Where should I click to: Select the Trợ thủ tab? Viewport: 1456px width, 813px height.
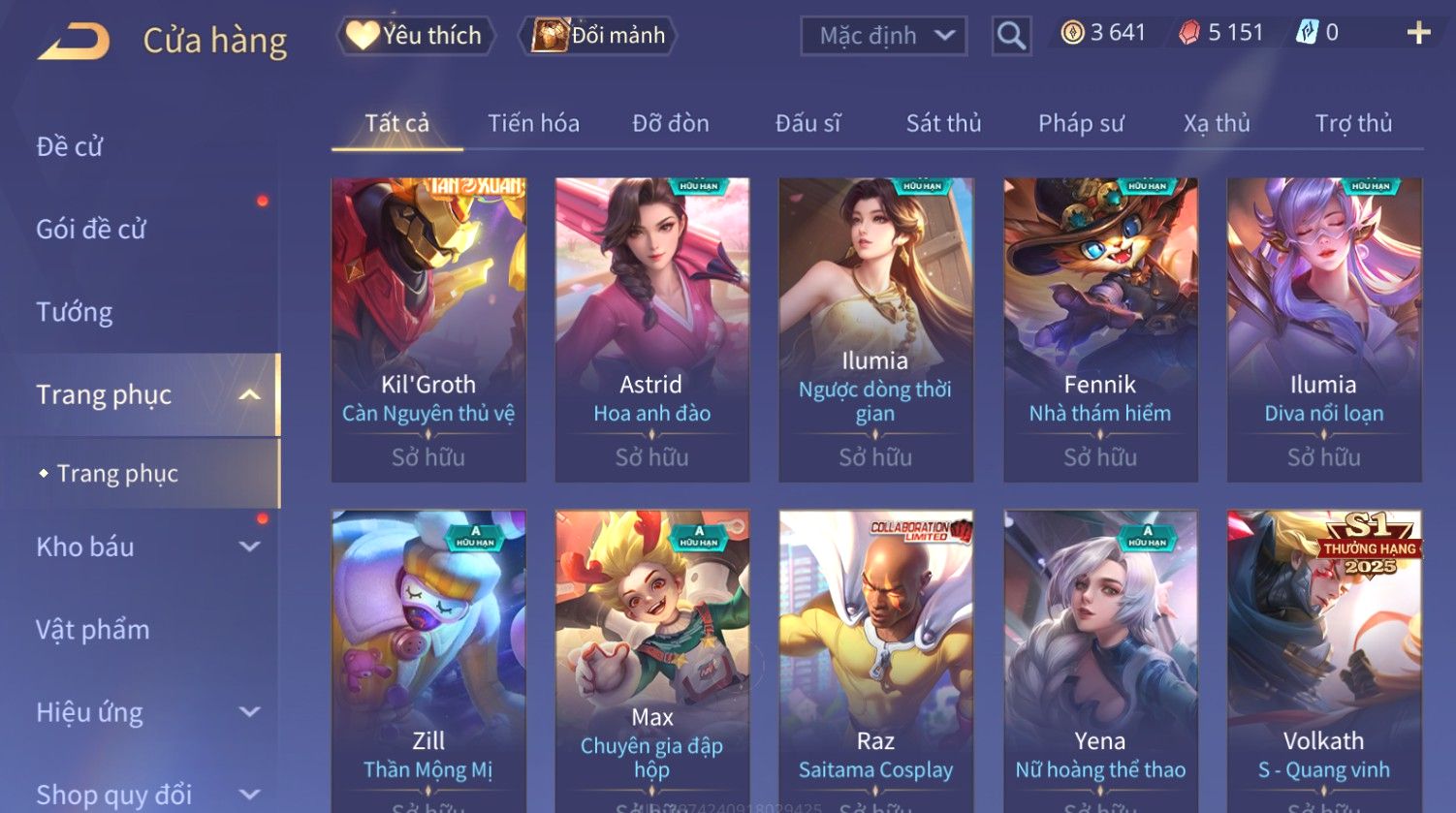(x=1353, y=123)
